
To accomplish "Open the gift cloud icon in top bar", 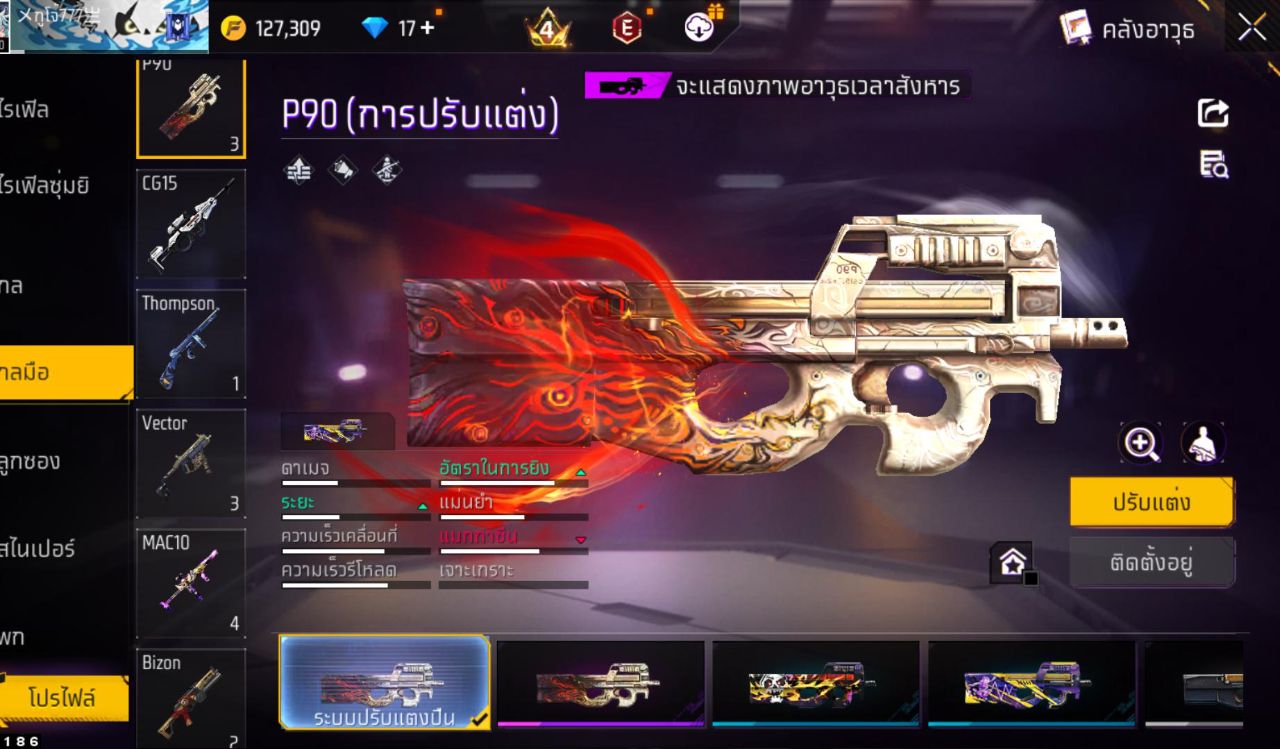I will click(x=699, y=27).
